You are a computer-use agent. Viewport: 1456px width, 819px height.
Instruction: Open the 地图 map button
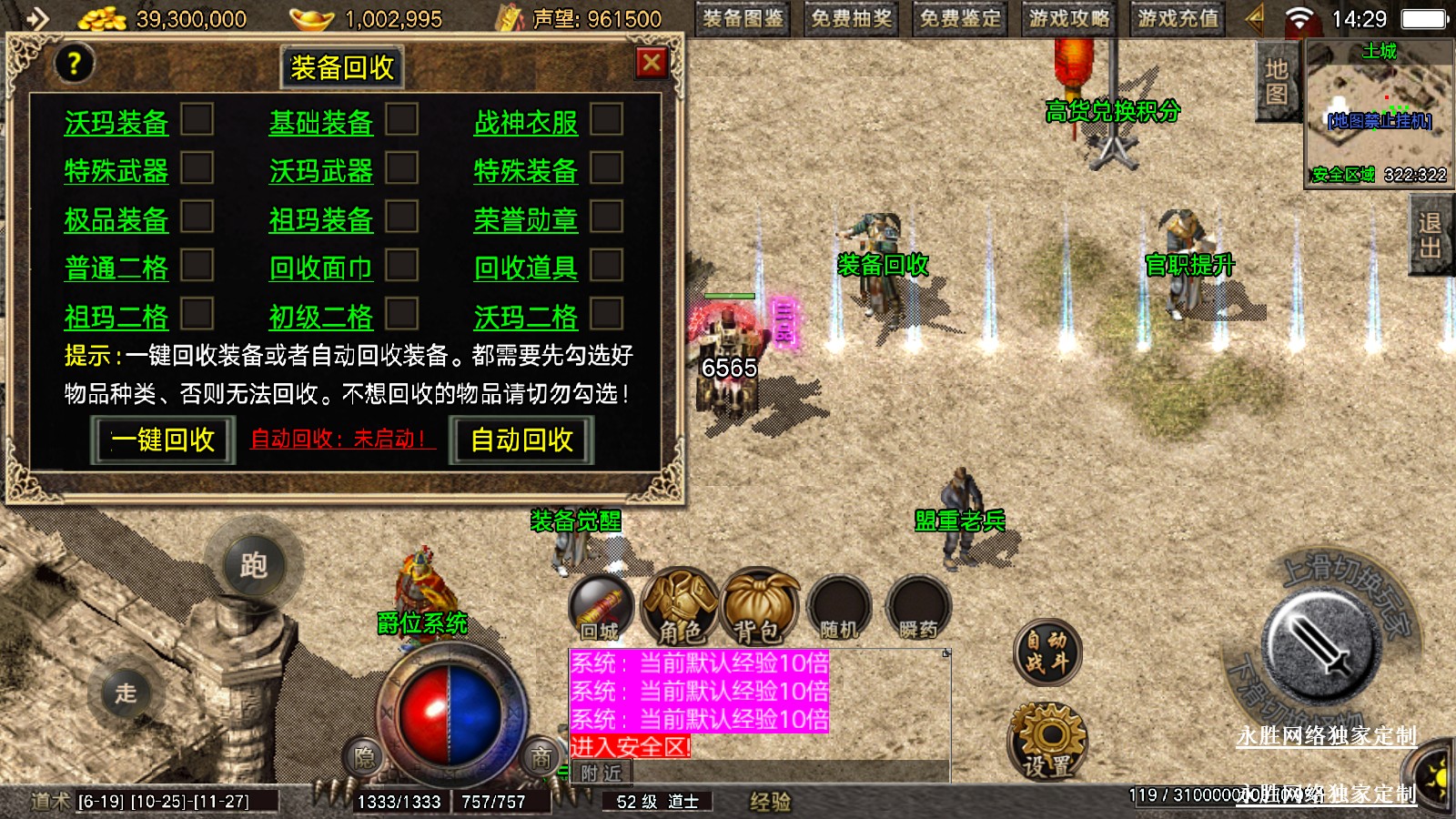pyautogui.click(x=1276, y=82)
